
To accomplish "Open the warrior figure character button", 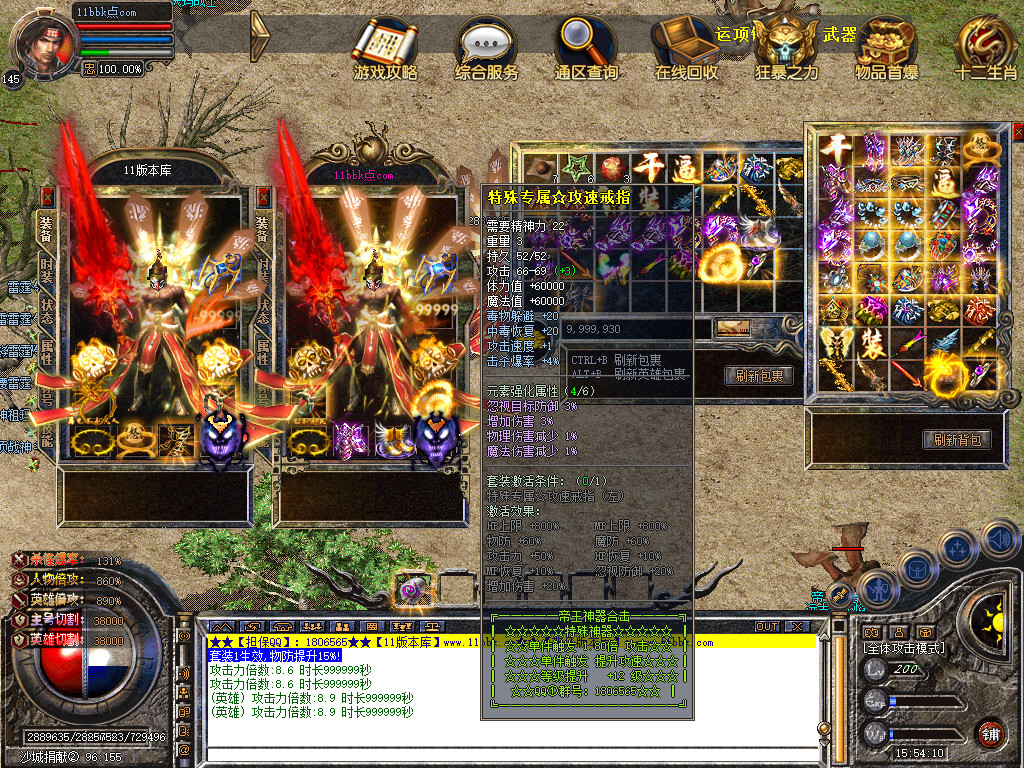I will click(x=877, y=588).
